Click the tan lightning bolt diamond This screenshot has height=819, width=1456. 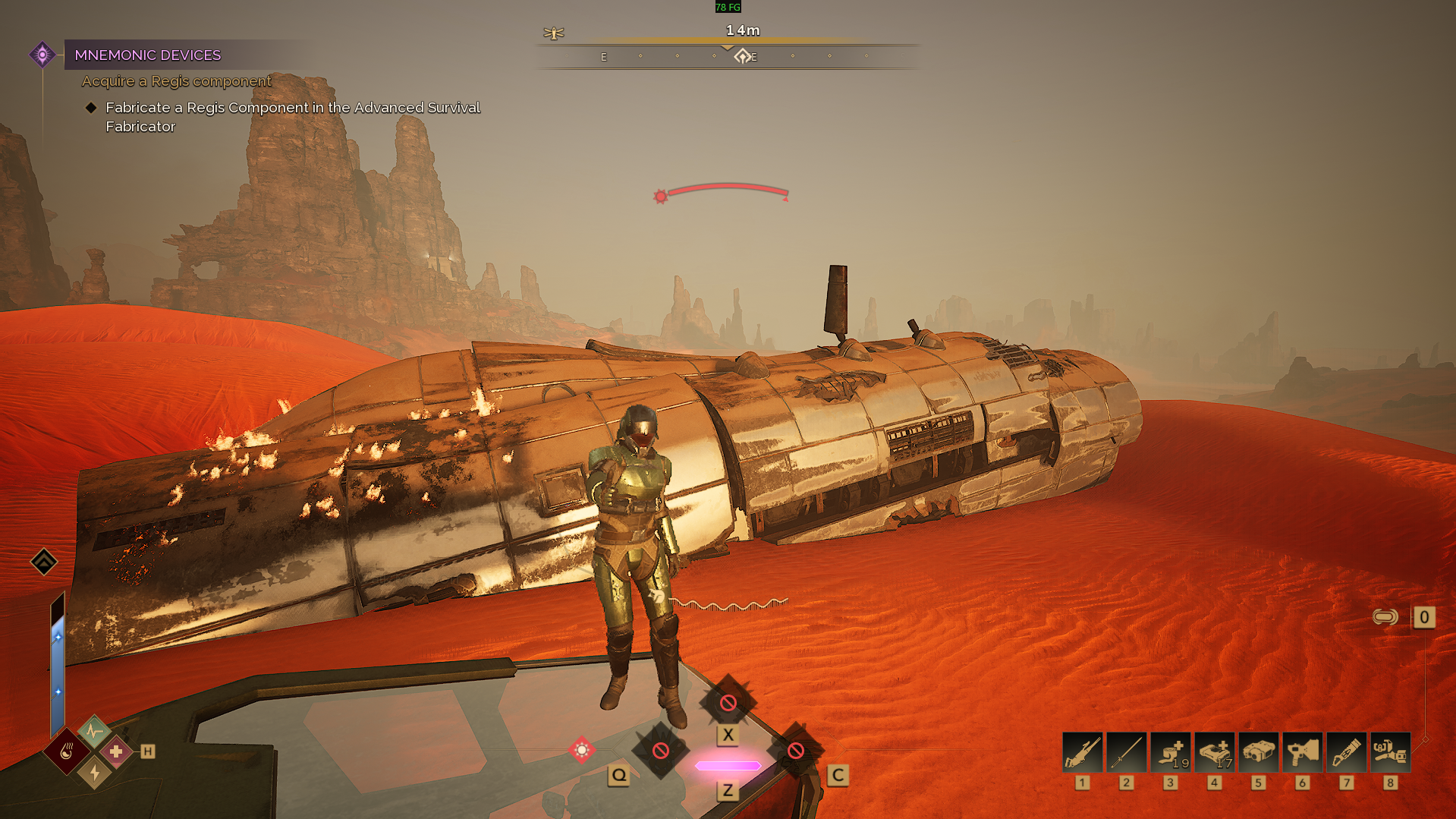[94, 773]
